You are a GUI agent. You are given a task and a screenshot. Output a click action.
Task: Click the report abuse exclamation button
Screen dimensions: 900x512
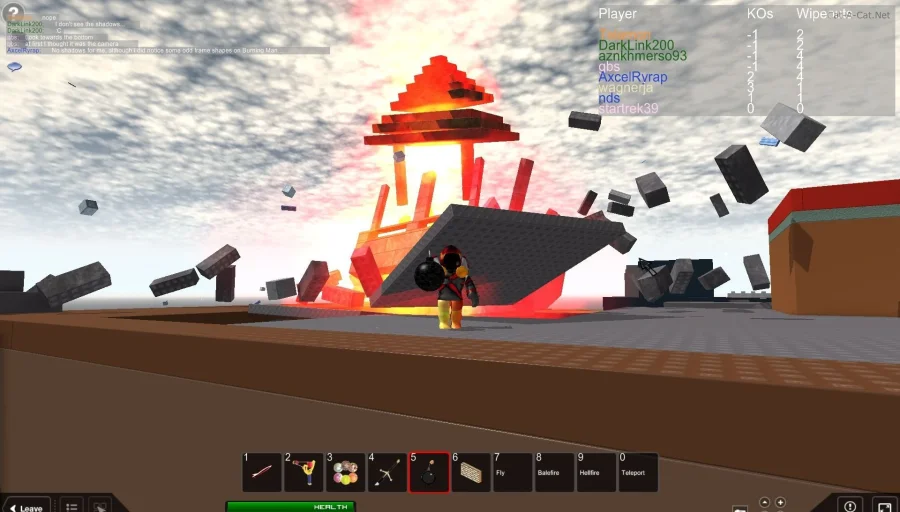[850, 505]
